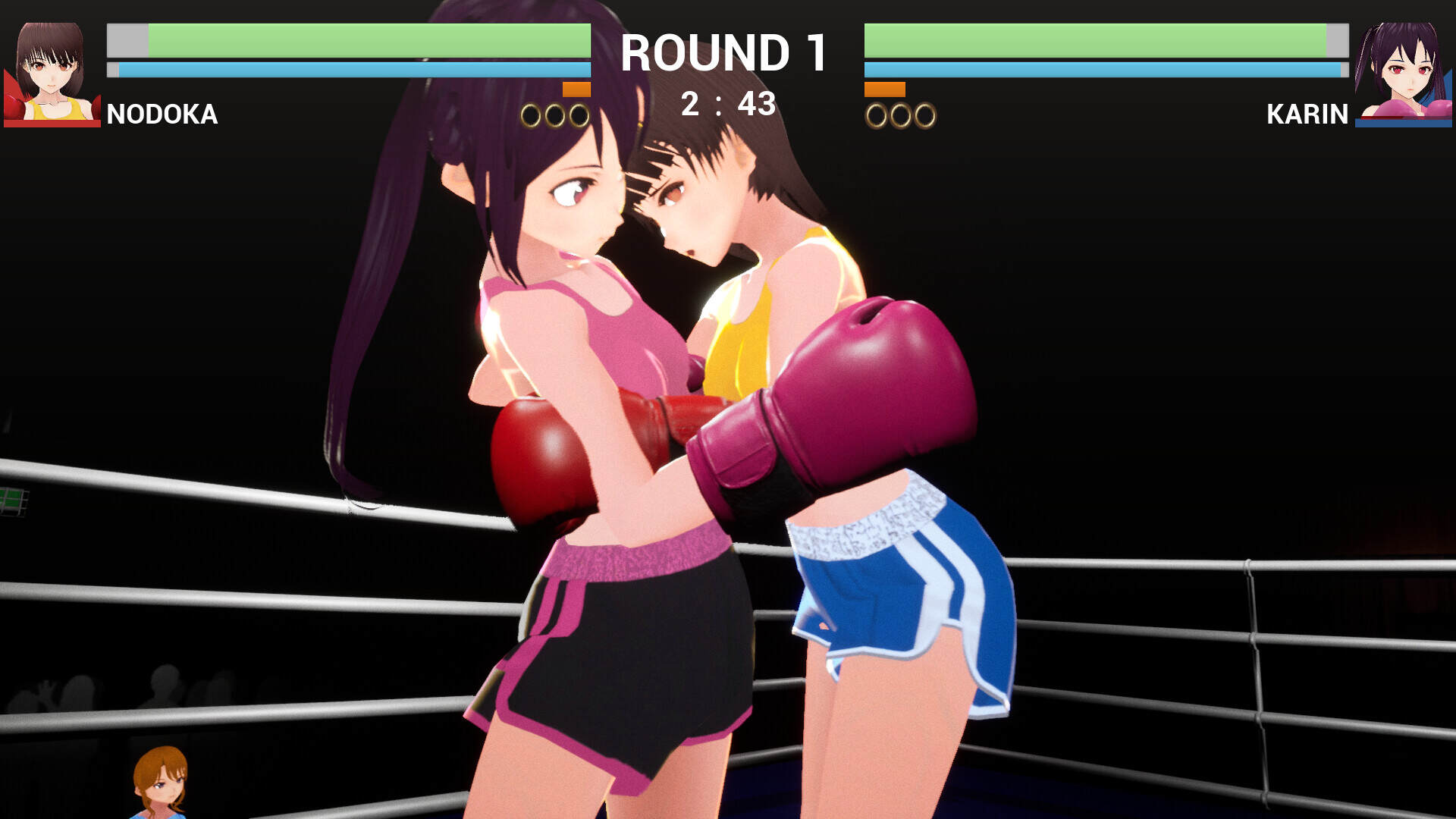Click Nodoka's blue stamina bar
This screenshot has height=819, width=1456.
tap(349, 70)
